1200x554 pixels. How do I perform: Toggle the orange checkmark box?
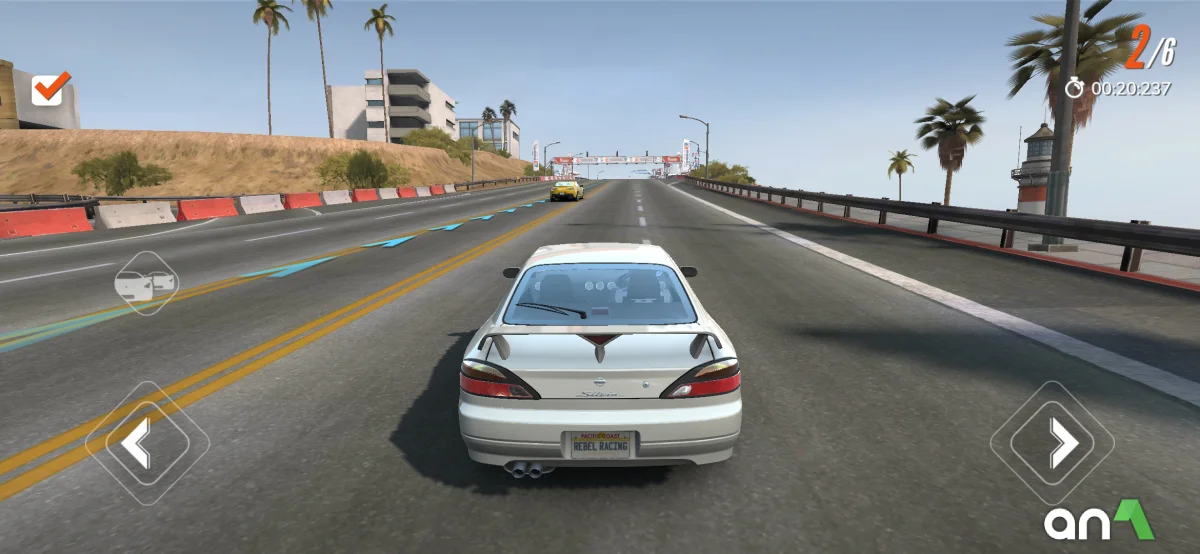pos(50,89)
